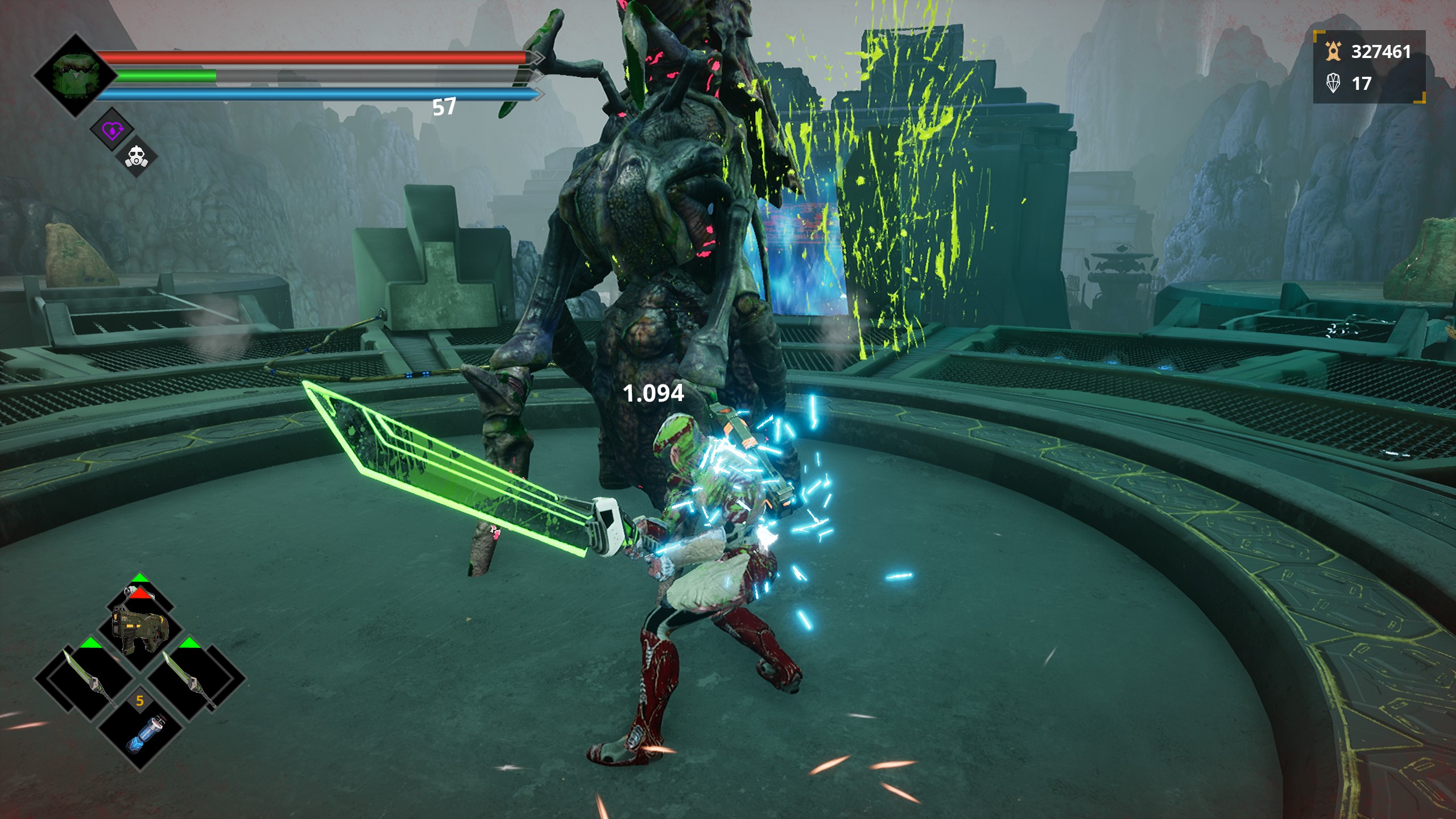The height and width of the screenshot is (819, 1456).
Task: Select the firearm weapon slot
Action: tap(140, 628)
